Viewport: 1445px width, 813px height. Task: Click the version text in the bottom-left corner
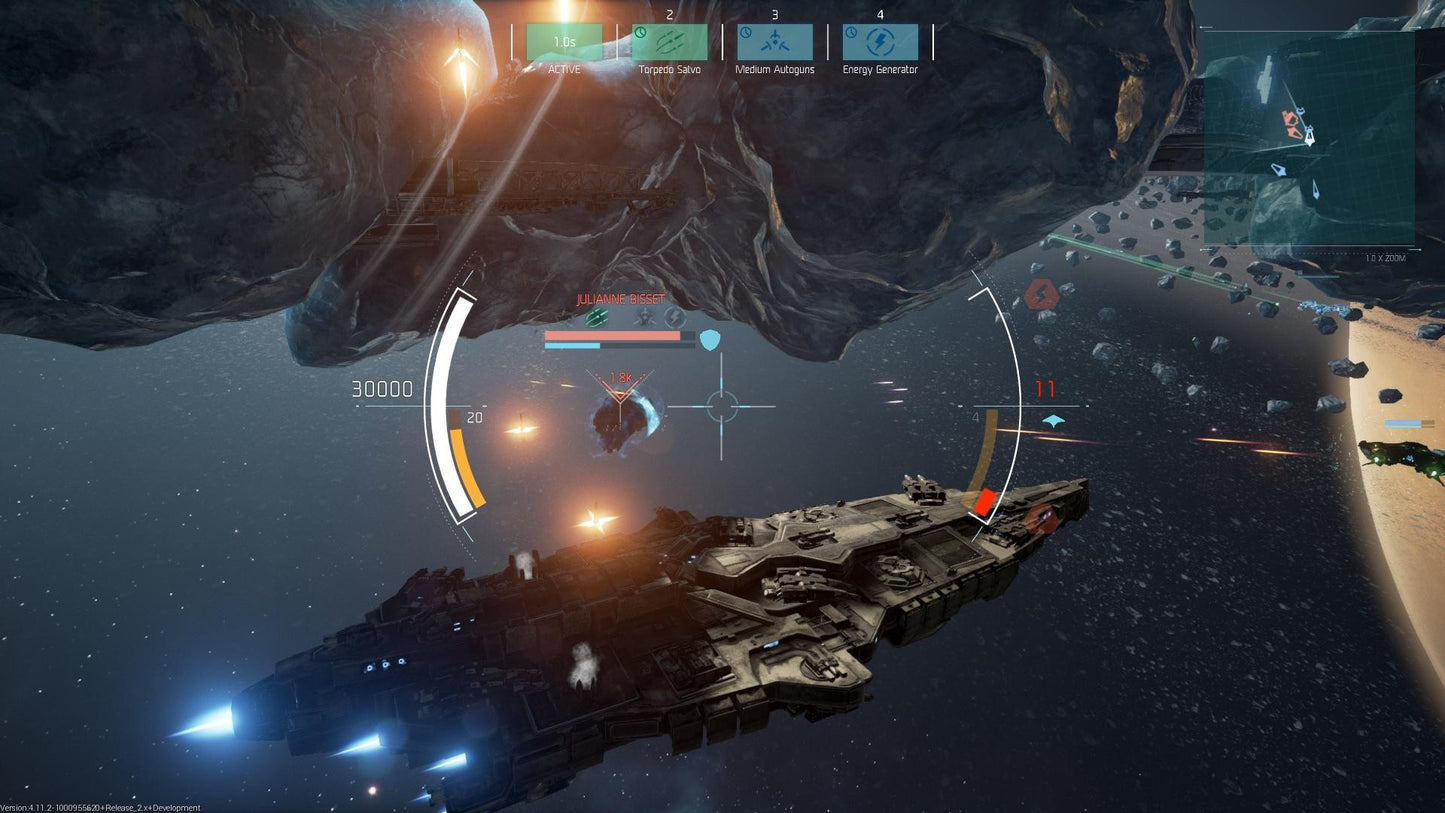[100, 807]
